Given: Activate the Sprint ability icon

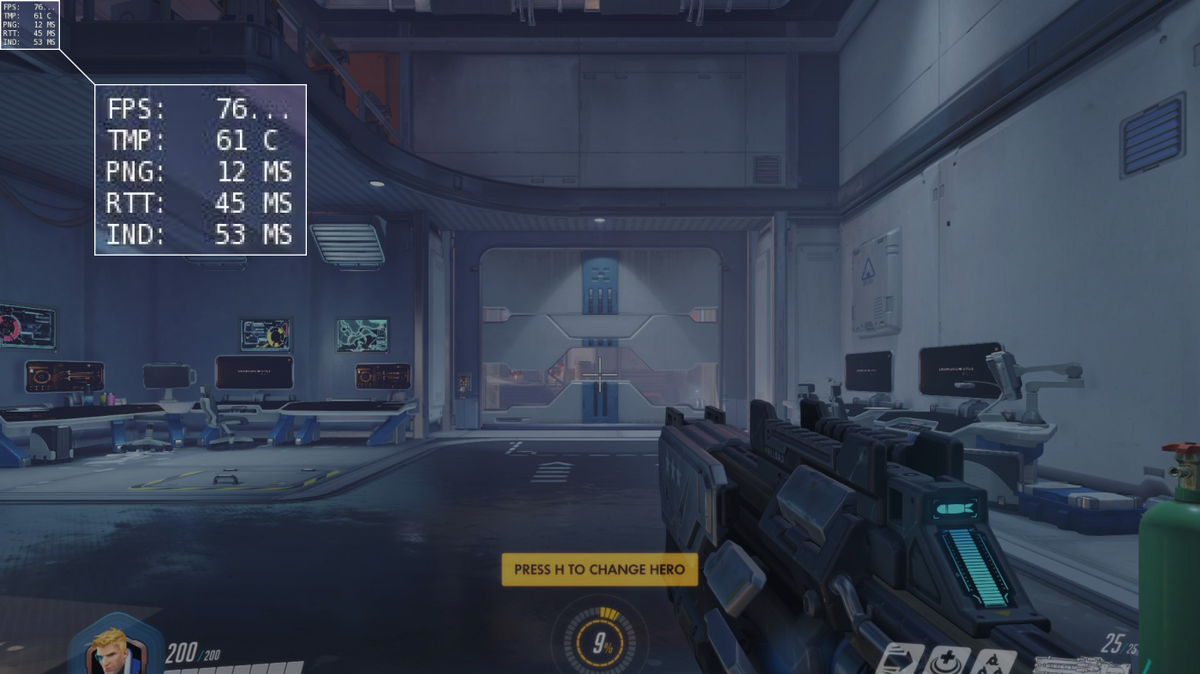Looking at the screenshot, I should pyautogui.click(x=901, y=660).
